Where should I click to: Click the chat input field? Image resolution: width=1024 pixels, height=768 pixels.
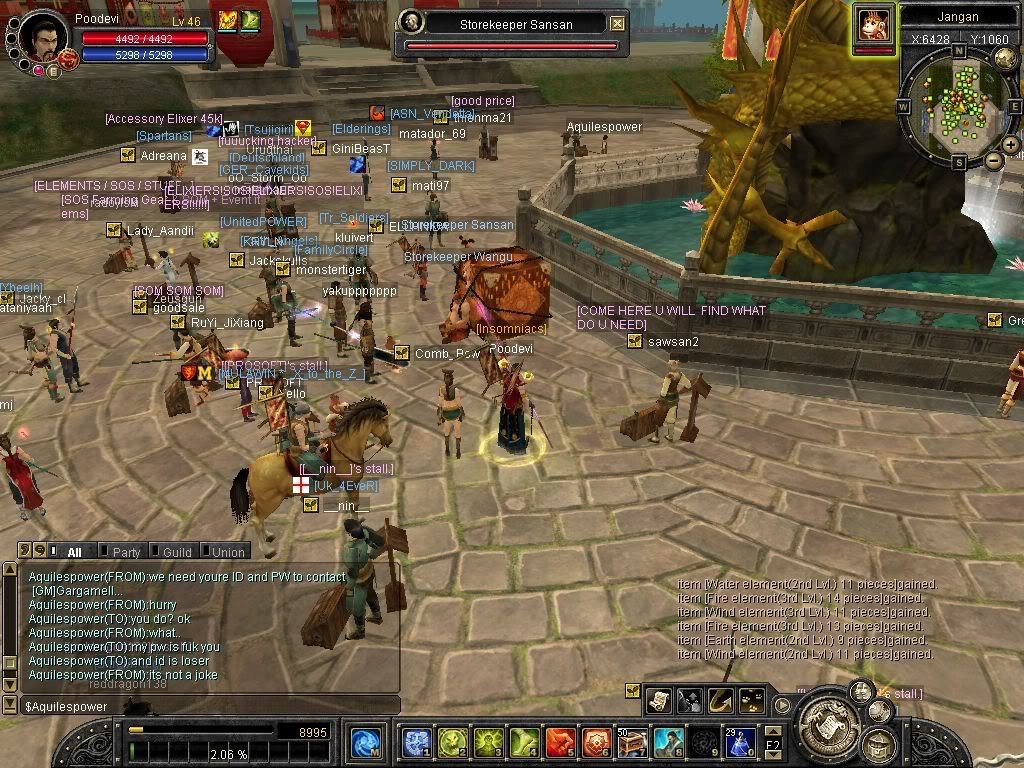point(200,707)
